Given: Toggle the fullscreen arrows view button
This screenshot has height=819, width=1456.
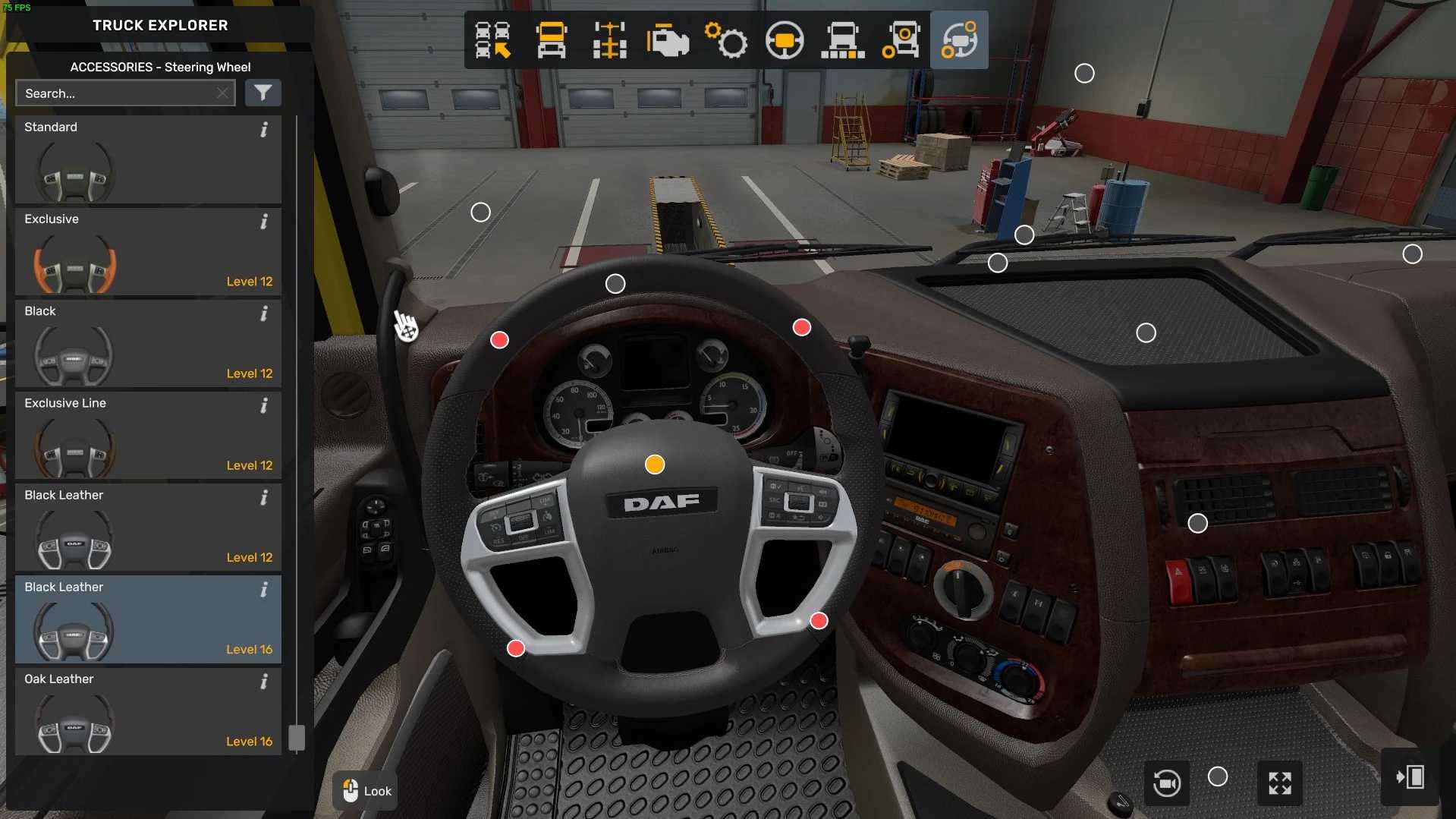Looking at the screenshot, I should 1280,783.
